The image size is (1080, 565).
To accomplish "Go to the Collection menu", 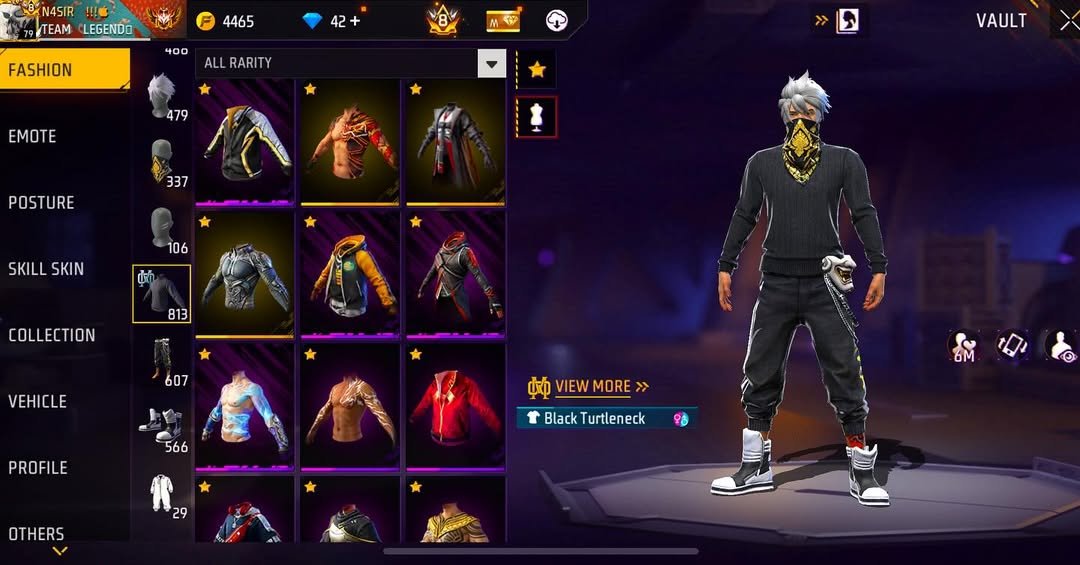I will click(52, 336).
